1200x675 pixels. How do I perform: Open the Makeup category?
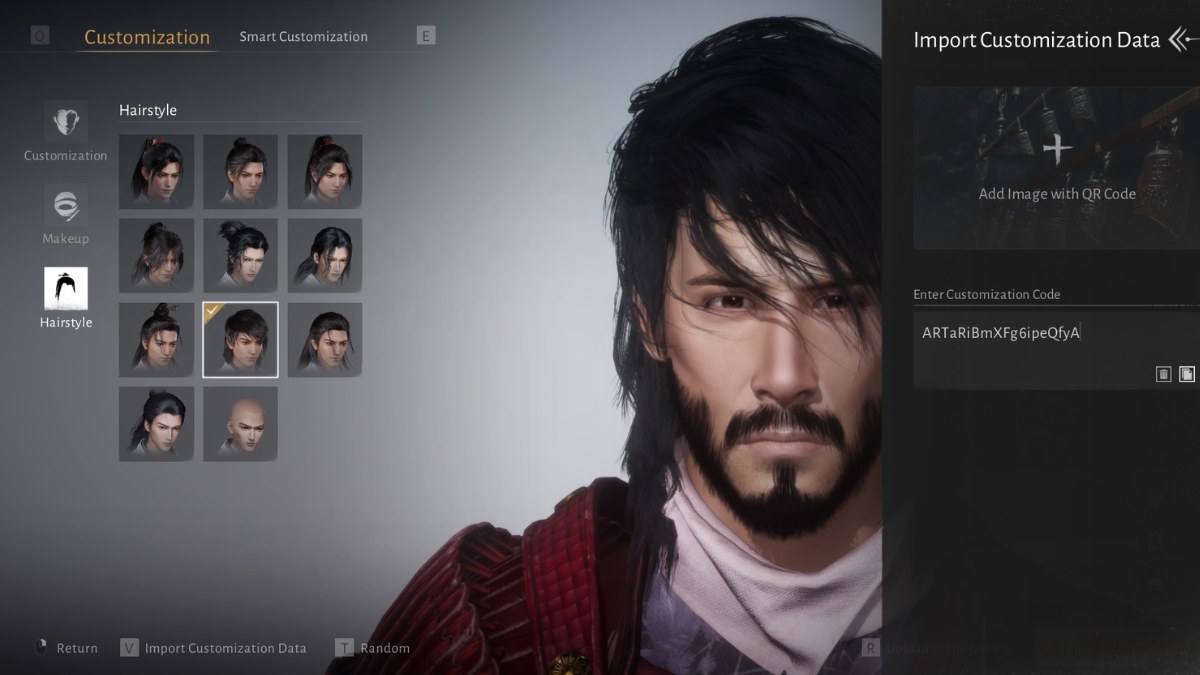click(66, 215)
